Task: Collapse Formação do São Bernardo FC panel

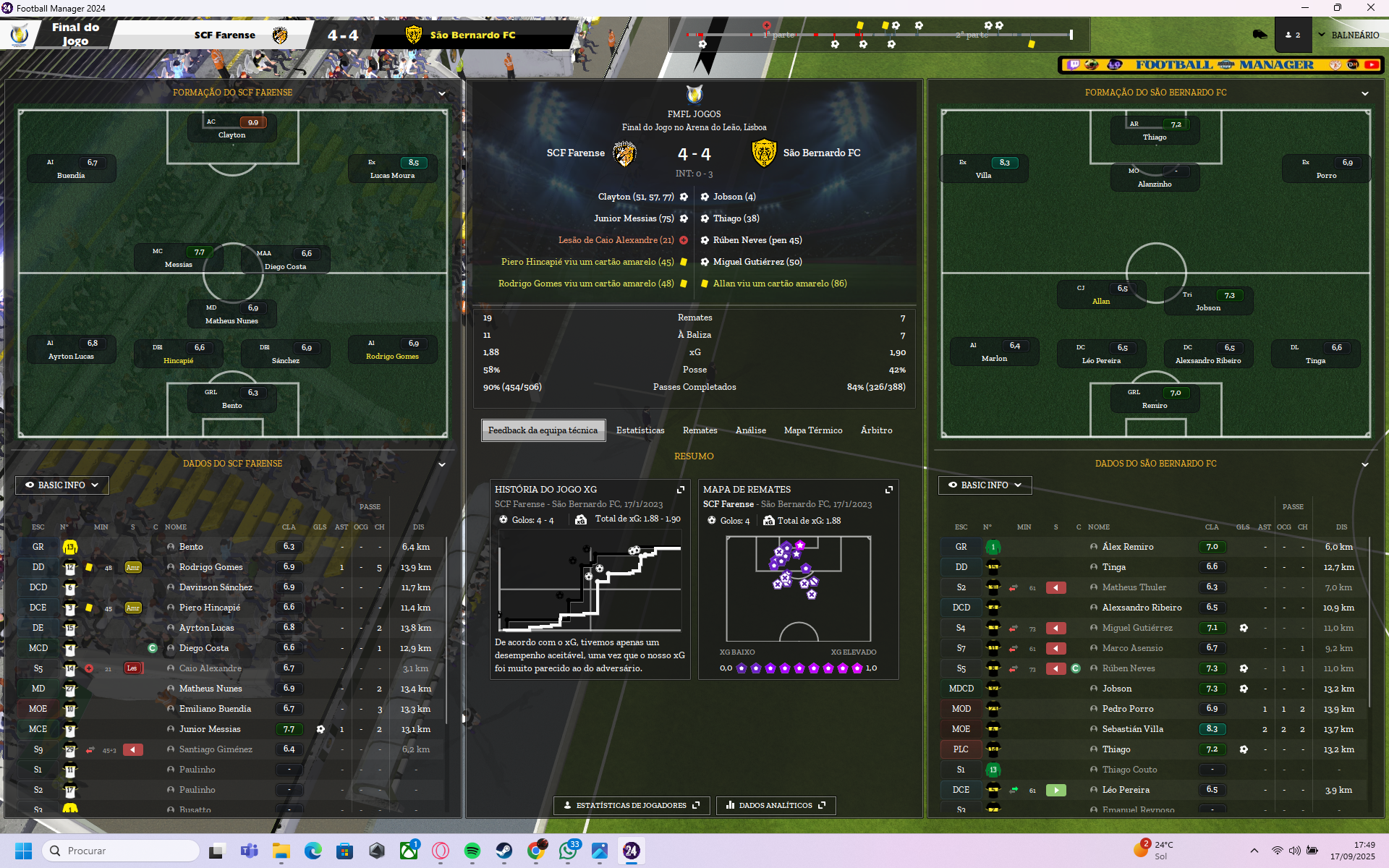Action: pyautogui.click(x=1364, y=93)
